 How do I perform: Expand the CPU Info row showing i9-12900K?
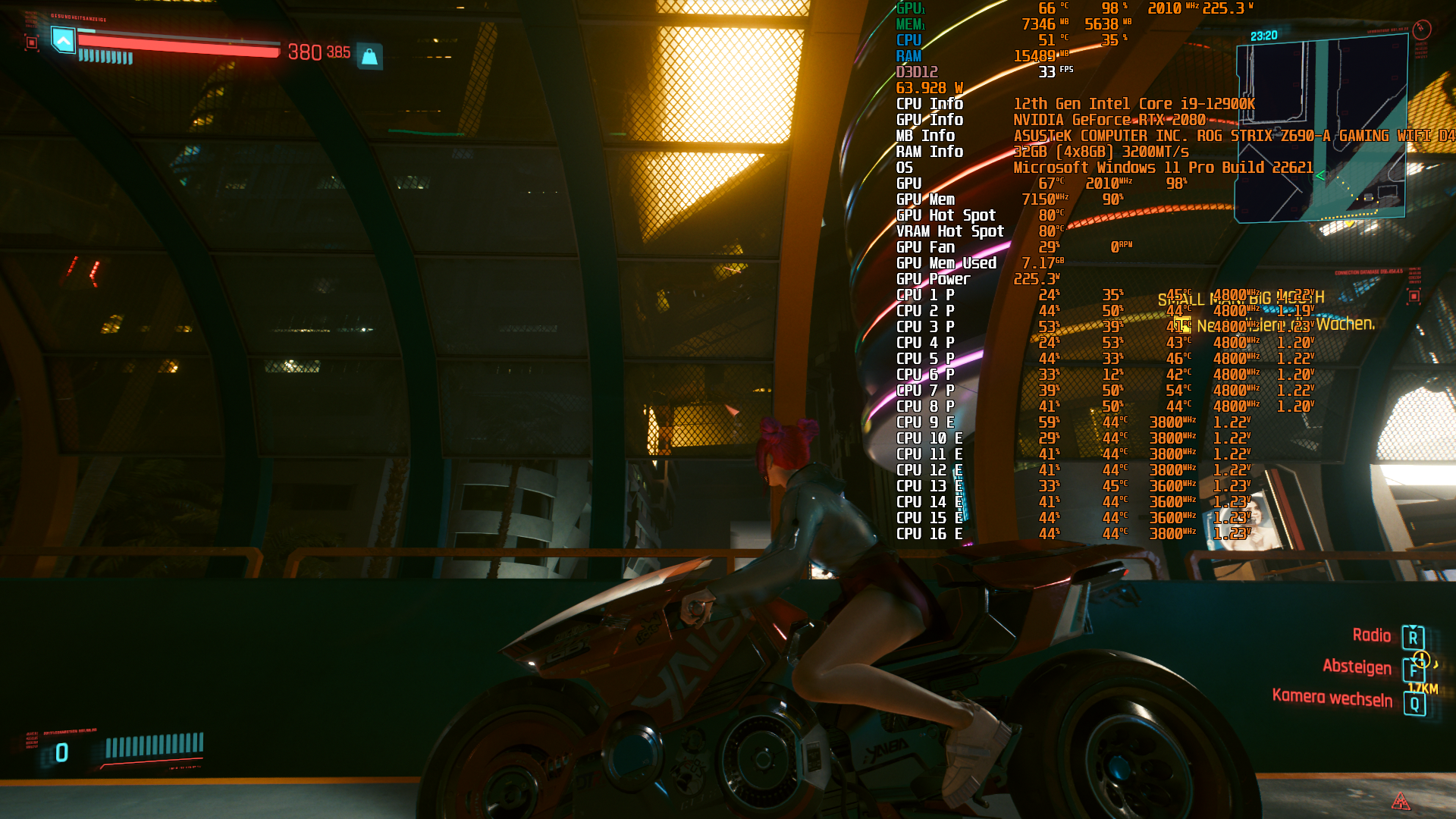coord(931,104)
